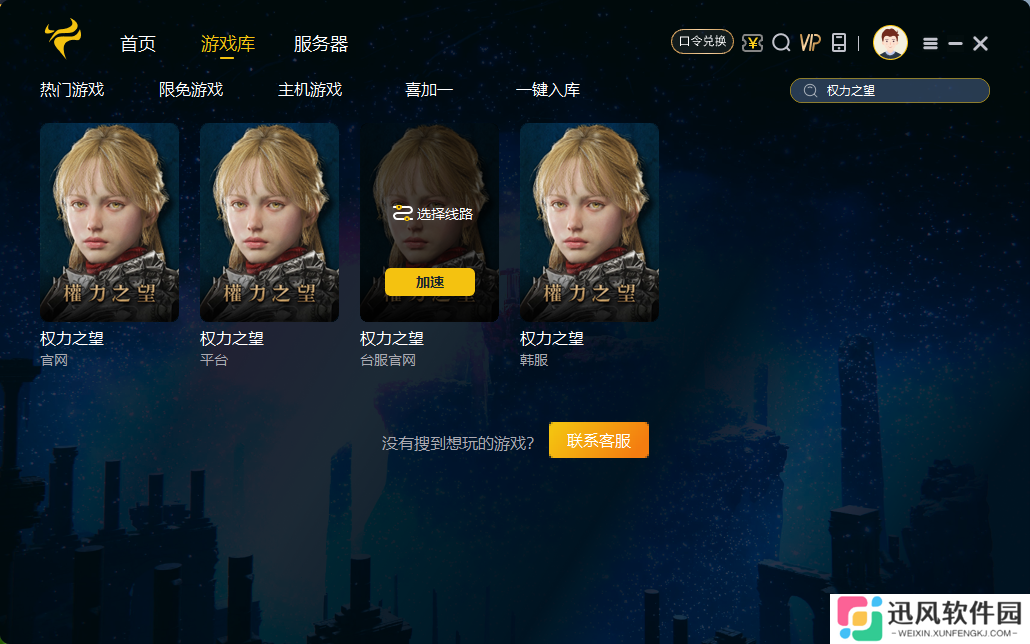Minimize the launcher window
Viewport: 1030px width, 644px height.
tap(955, 43)
